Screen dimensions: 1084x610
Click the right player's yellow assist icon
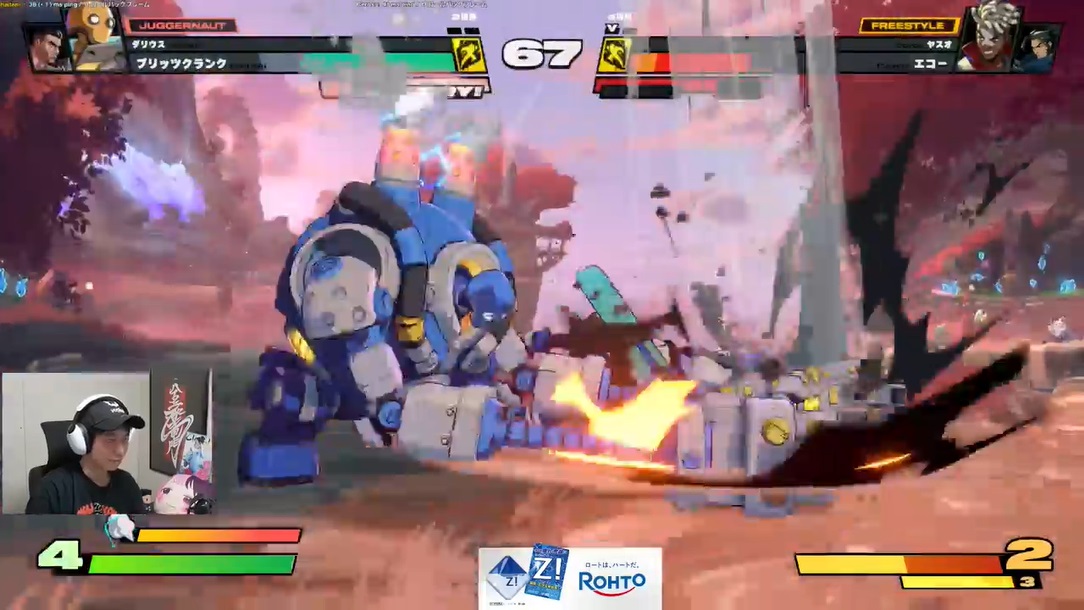pyautogui.click(x=613, y=55)
